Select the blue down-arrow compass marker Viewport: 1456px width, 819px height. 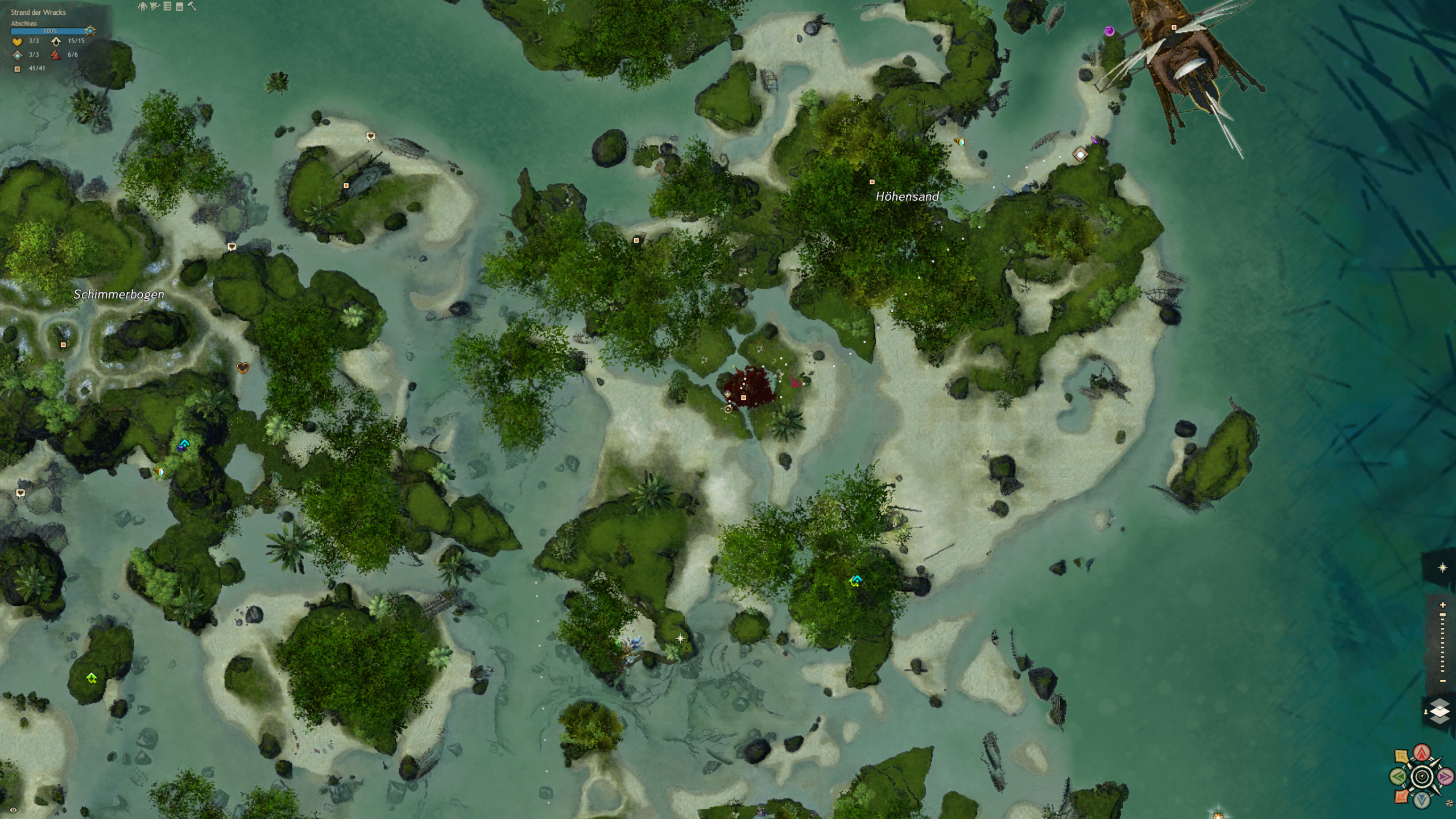pos(1422,800)
